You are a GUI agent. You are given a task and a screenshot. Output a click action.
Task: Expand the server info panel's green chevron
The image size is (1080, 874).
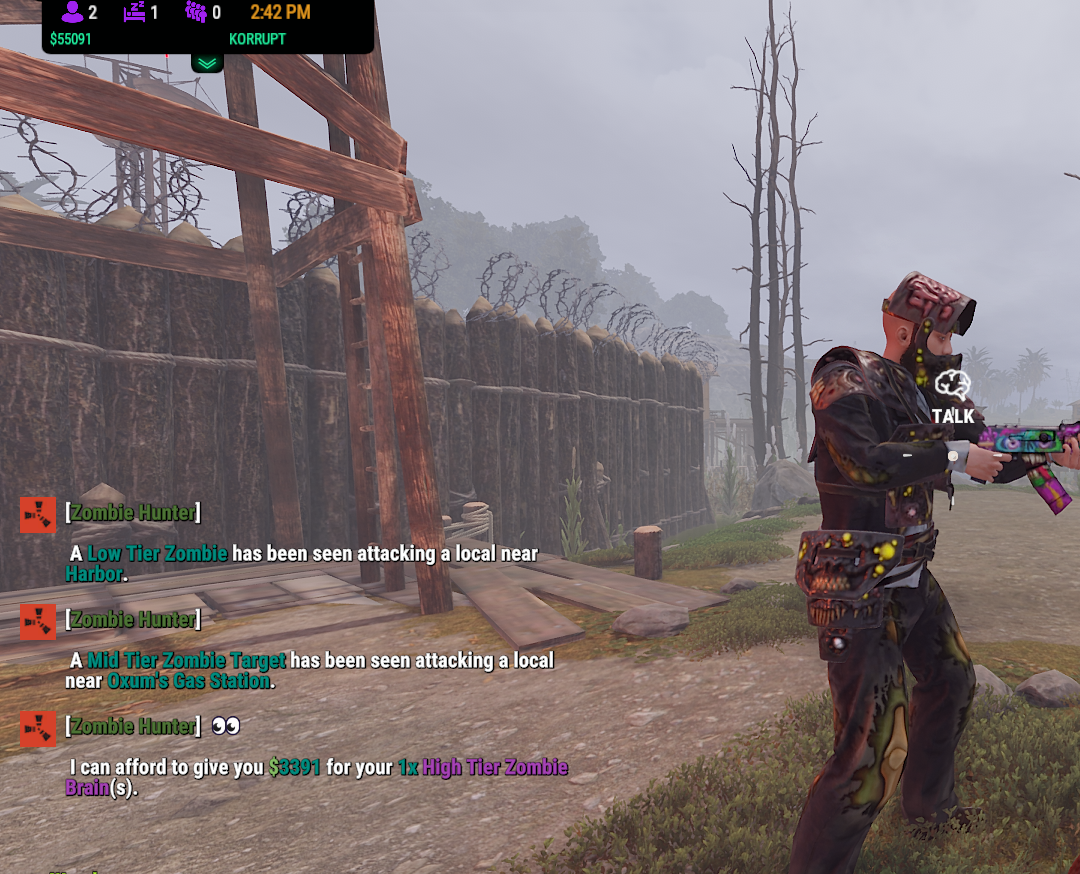pyautogui.click(x=207, y=63)
